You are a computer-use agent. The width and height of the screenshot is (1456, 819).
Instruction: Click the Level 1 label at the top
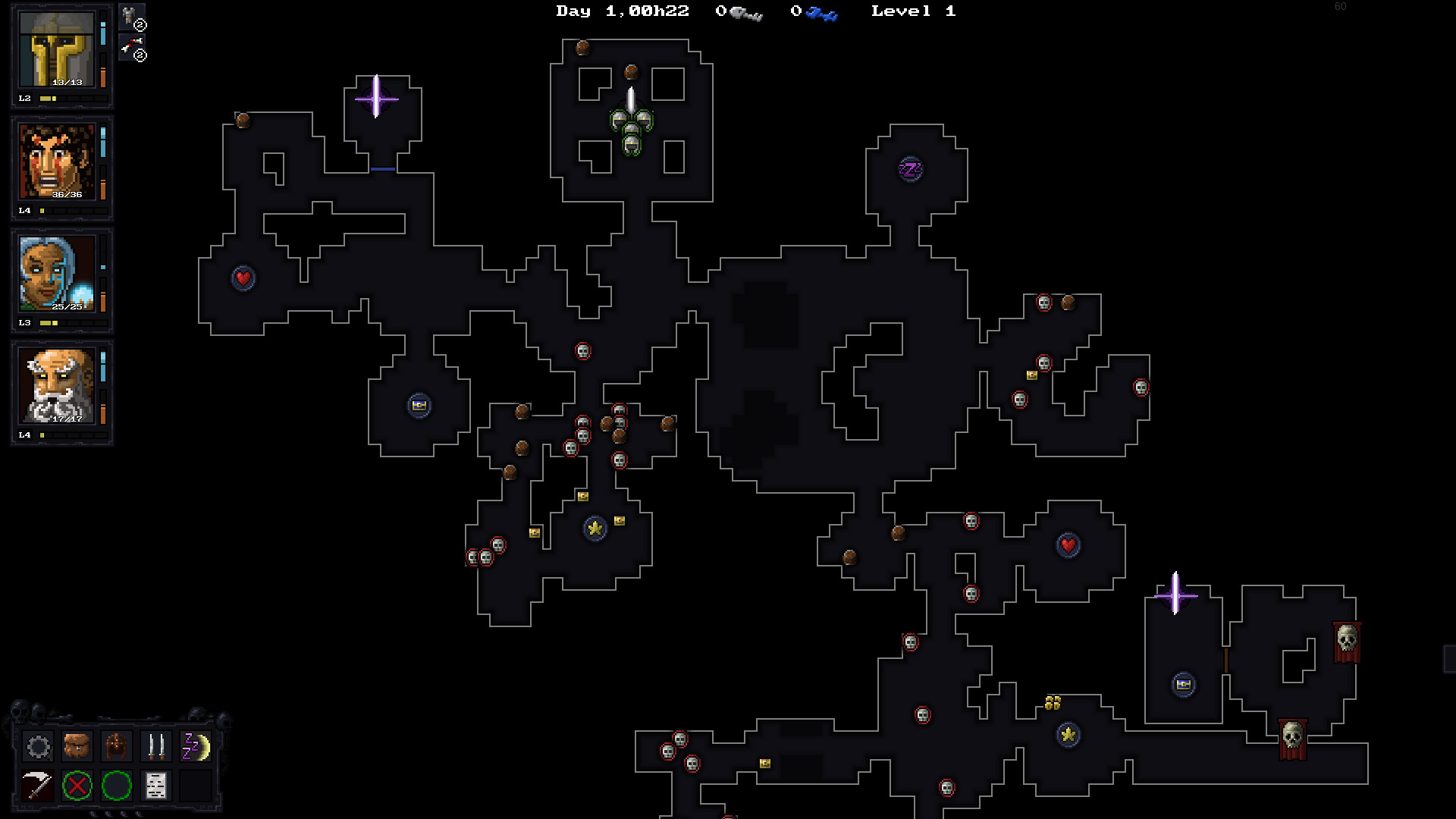pyautogui.click(x=913, y=11)
